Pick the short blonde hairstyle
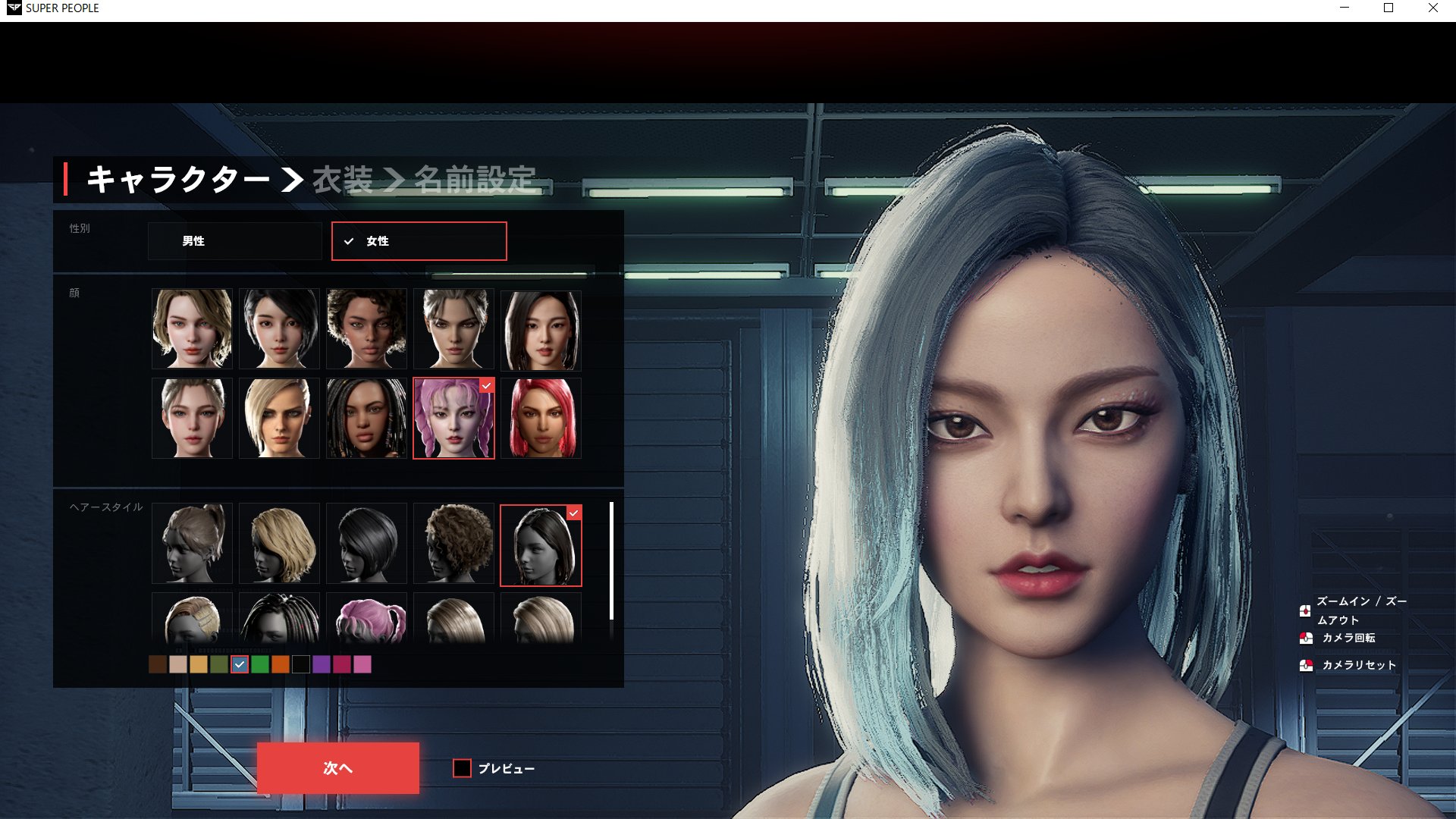Image resolution: width=1456 pixels, height=819 pixels. (279, 543)
